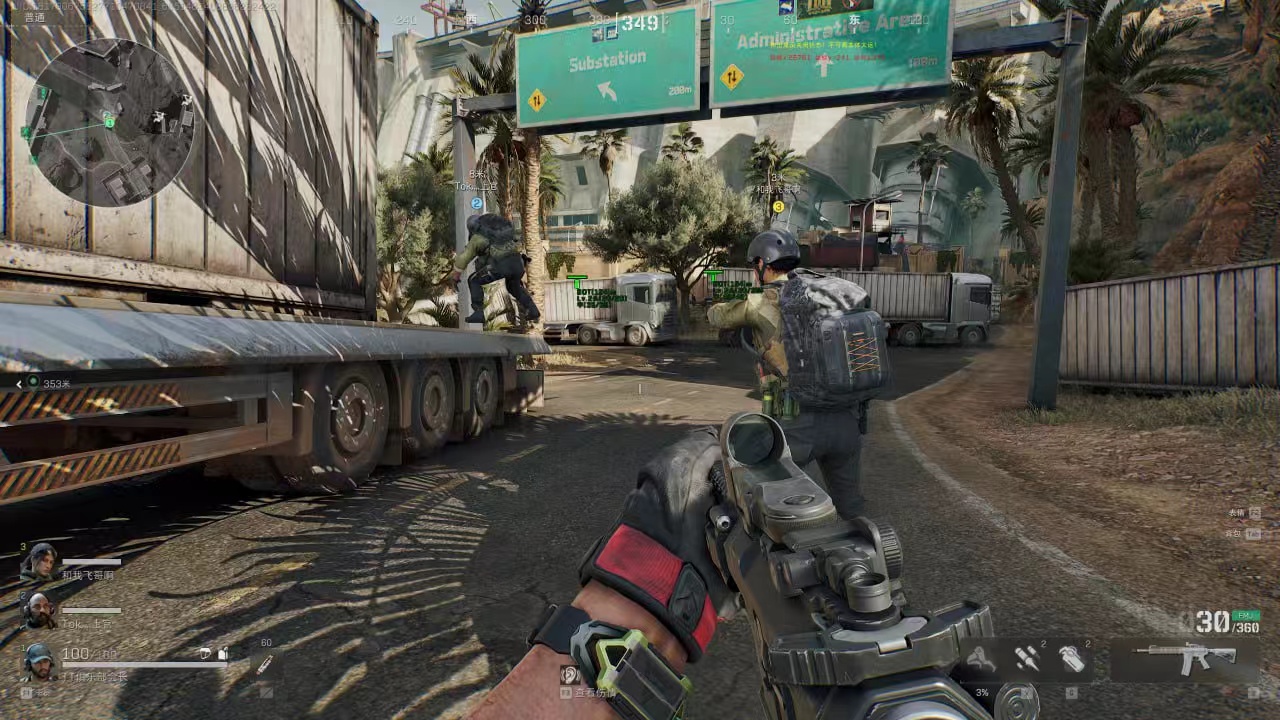Viewport: 1280px width, 720px height.
Task: Select the bullets ammo item slot
Action: (x=1027, y=658)
